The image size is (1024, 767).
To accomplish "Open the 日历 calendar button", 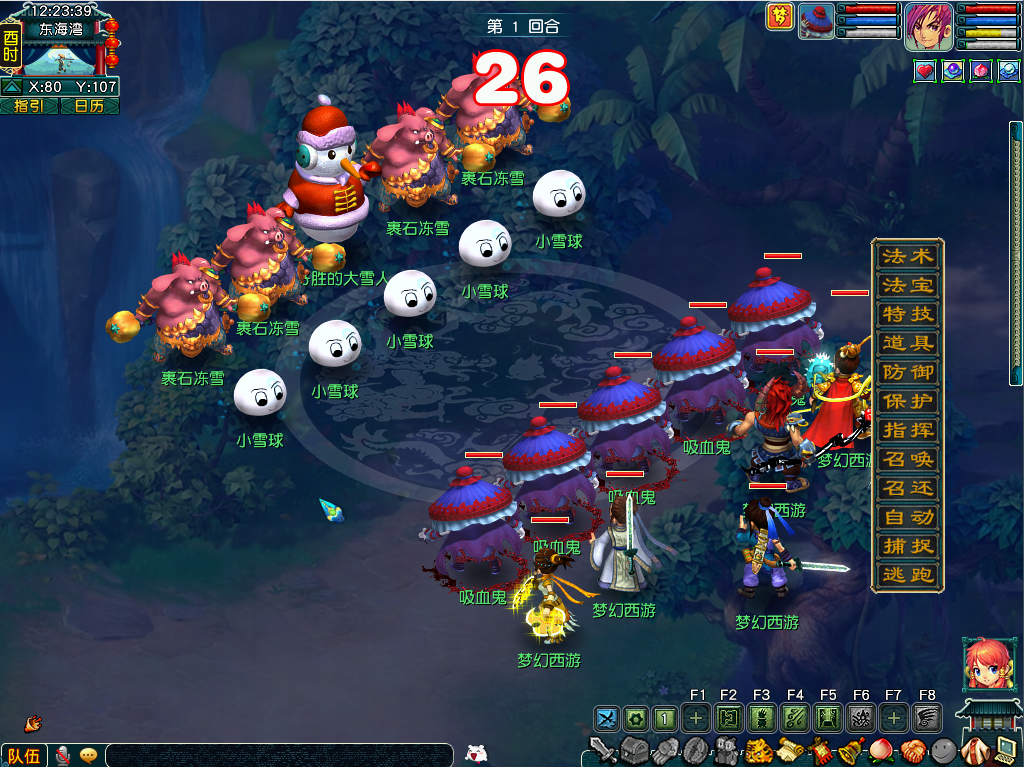I will pos(89,105).
